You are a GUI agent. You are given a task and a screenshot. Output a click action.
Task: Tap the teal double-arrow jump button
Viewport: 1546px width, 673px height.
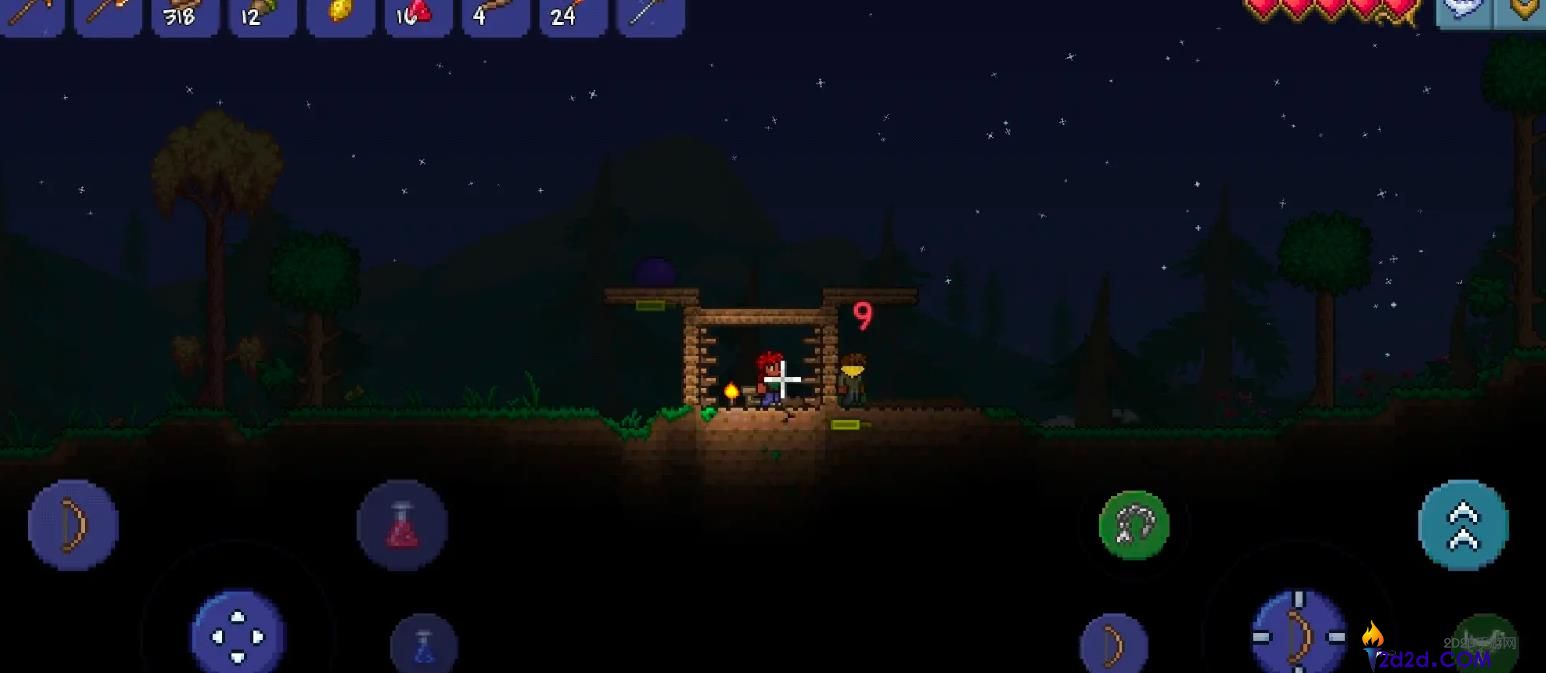(1463, 525)
